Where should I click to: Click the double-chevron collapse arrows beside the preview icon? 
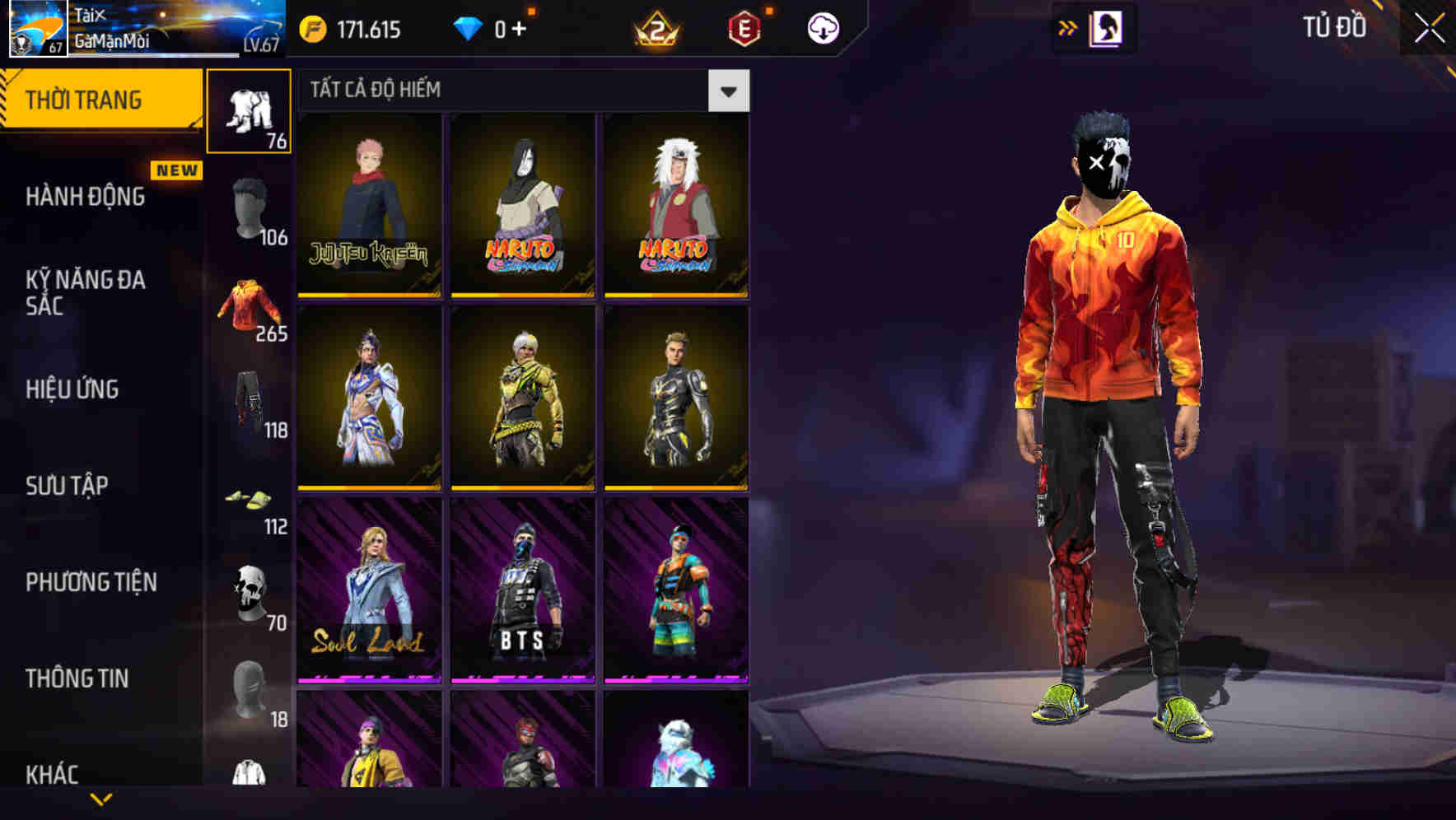pyautogui.click(x=1068, y=27)
